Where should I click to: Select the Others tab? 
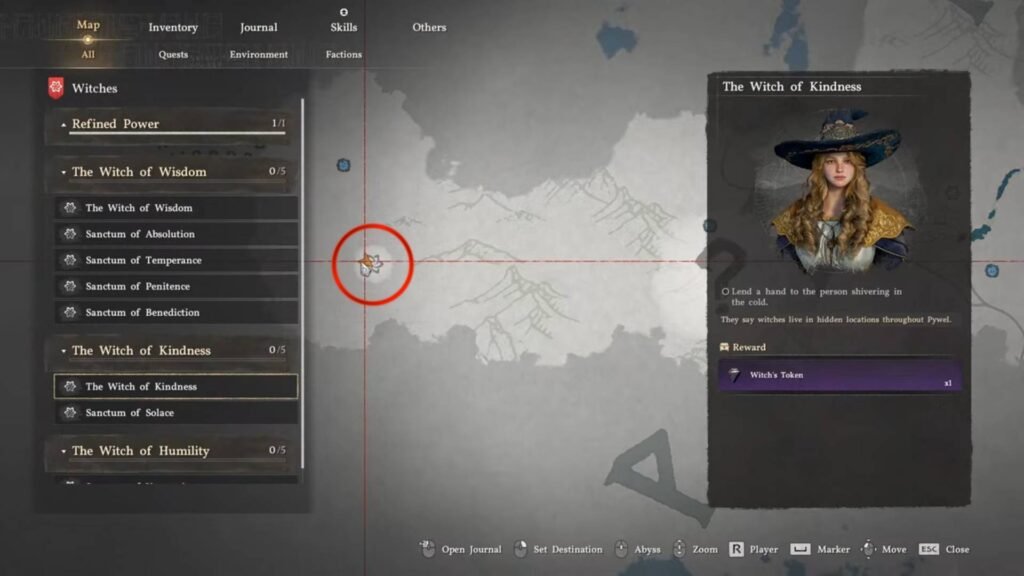point(429,27)
